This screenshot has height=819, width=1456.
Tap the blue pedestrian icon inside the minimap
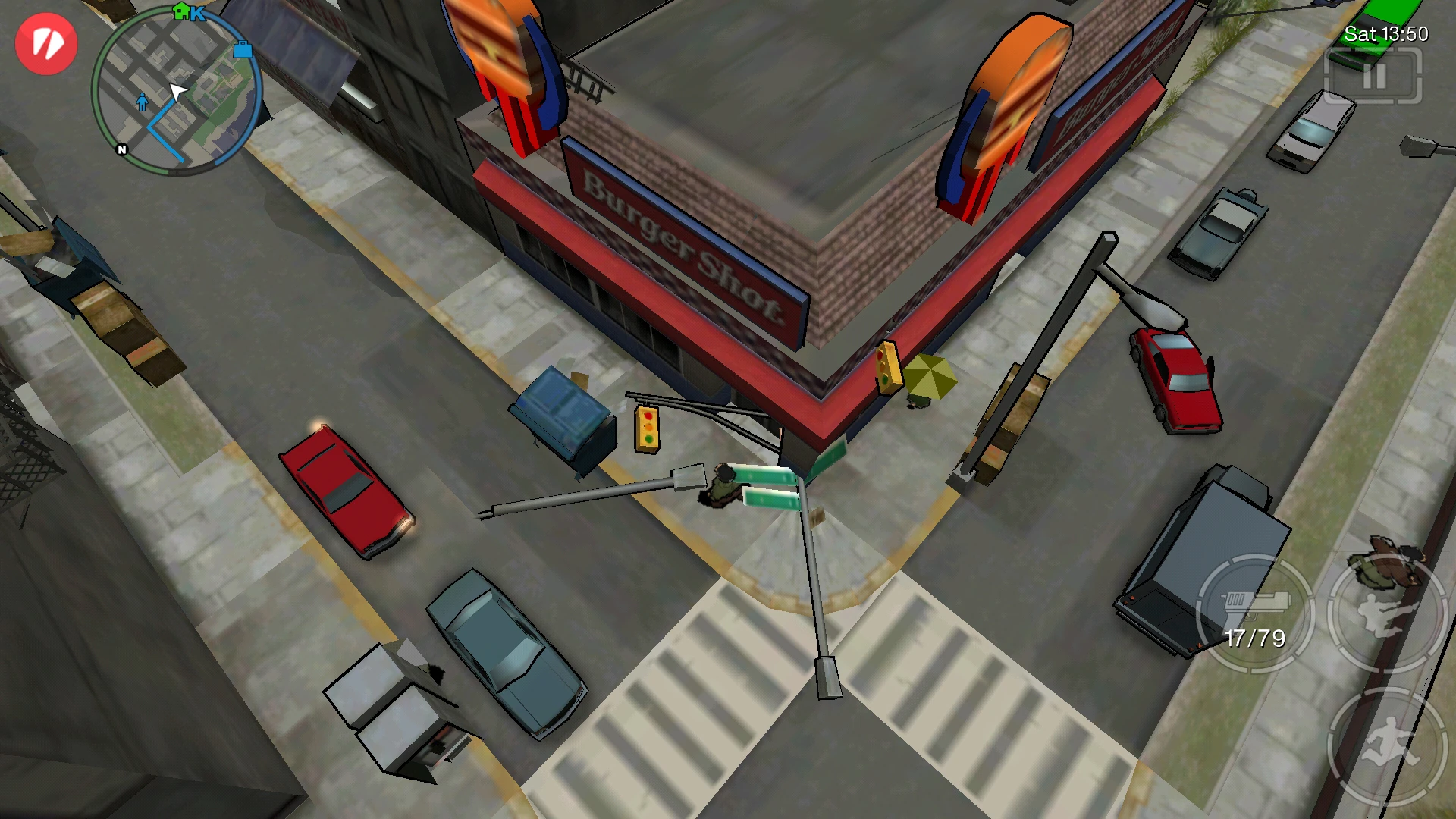point(141,102)
